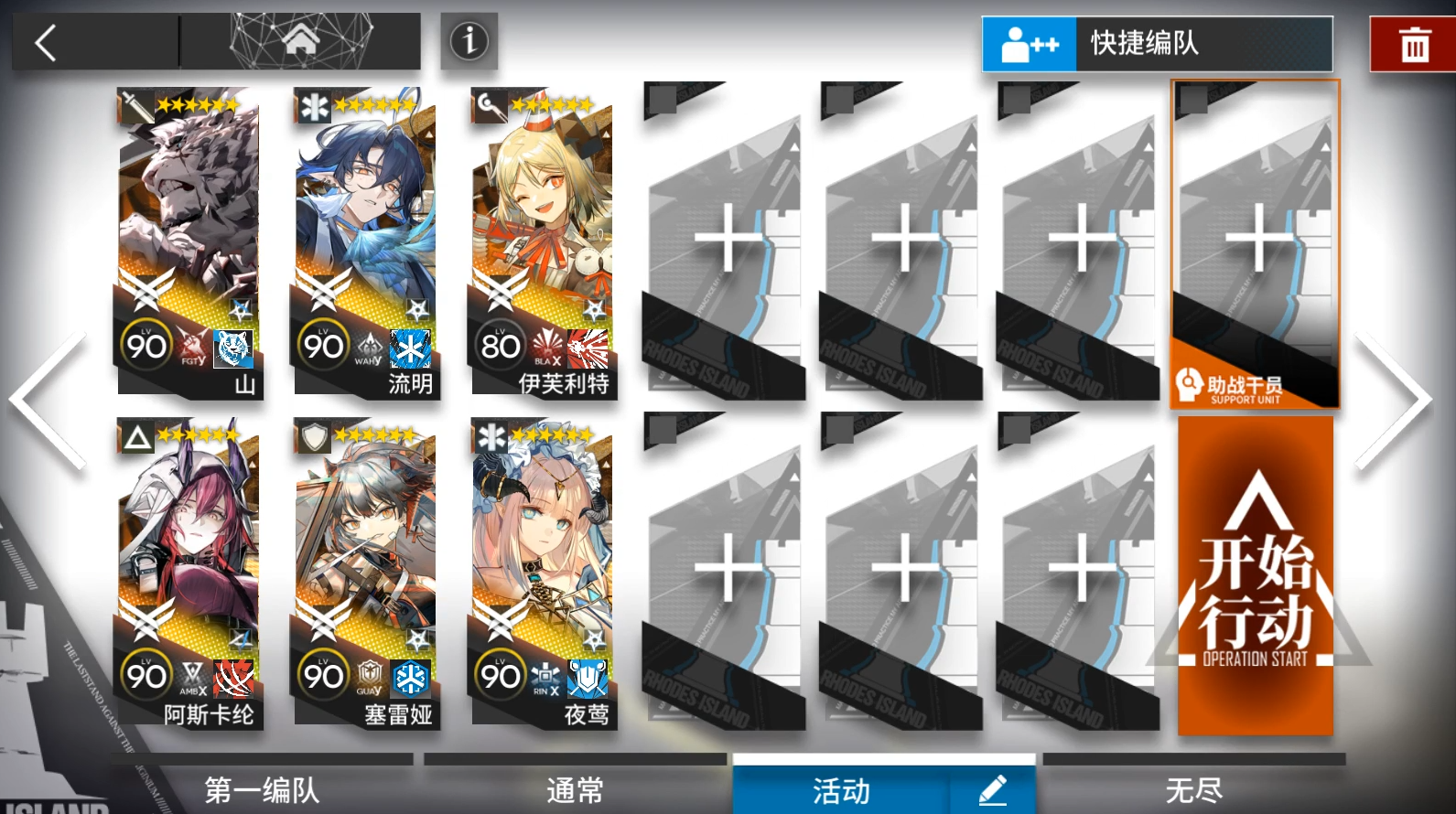This screenshot has height=814, width=1456.
Task: Switch to the 通常 tab
Action: (574, 790)
